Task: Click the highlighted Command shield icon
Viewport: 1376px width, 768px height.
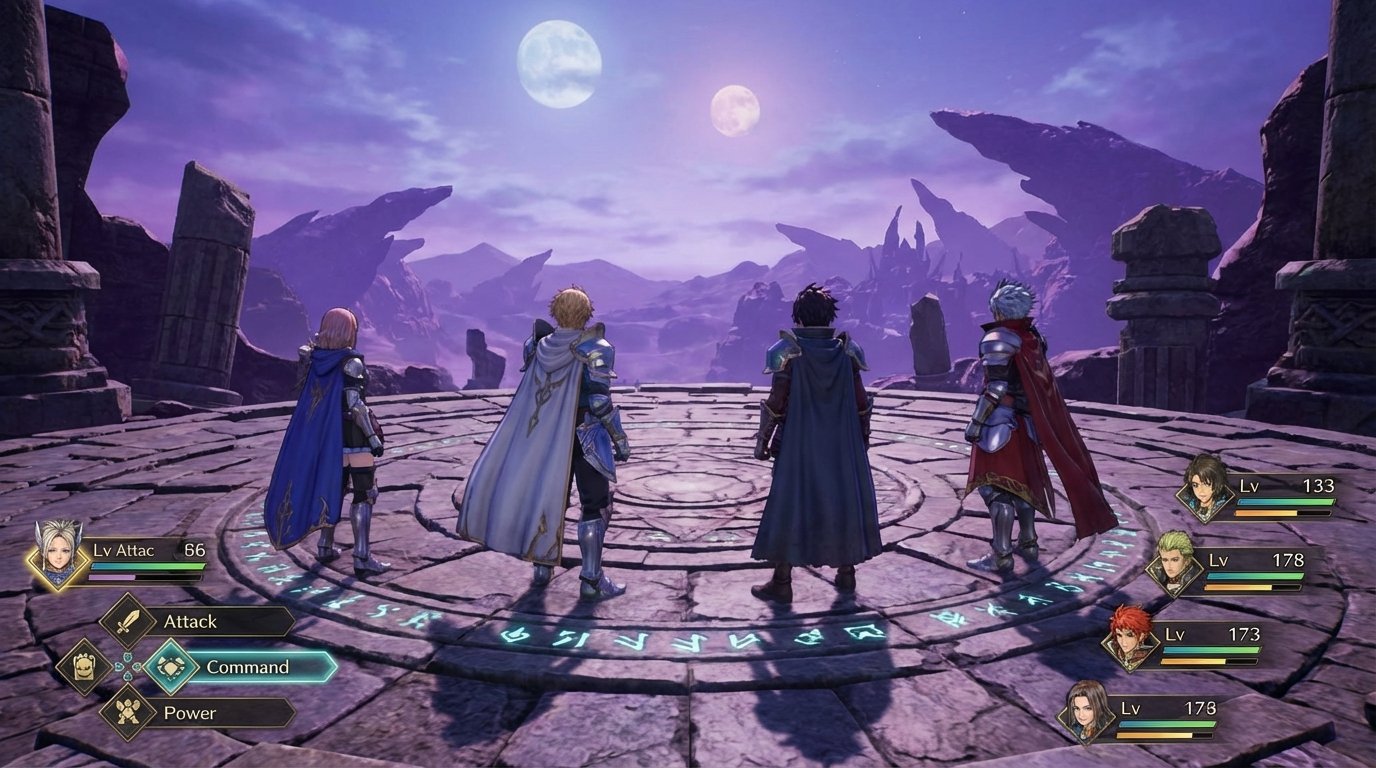Action: (171, 667)
